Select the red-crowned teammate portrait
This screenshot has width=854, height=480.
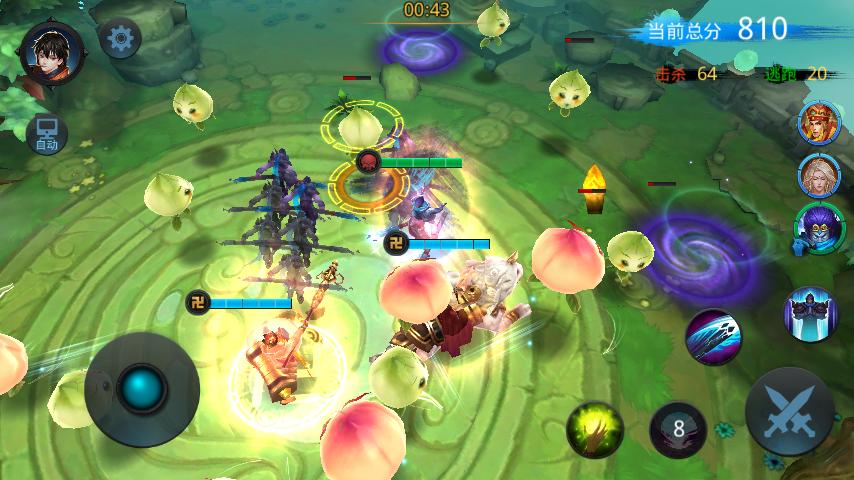point(818,123)
